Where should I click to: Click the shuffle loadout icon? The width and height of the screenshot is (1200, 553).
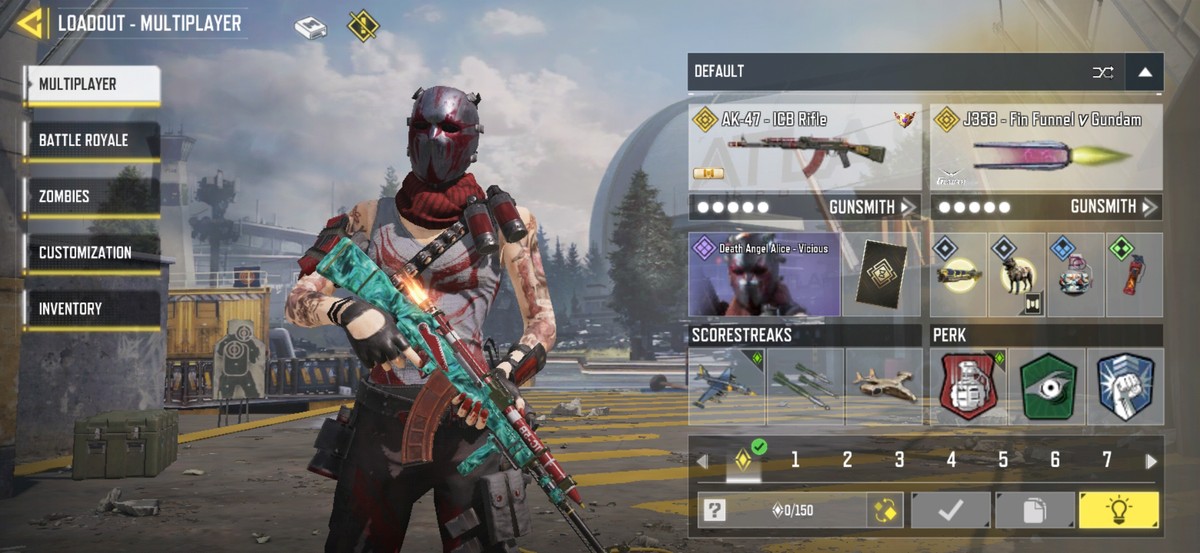pyautogui.click(x=1102, y=72)
